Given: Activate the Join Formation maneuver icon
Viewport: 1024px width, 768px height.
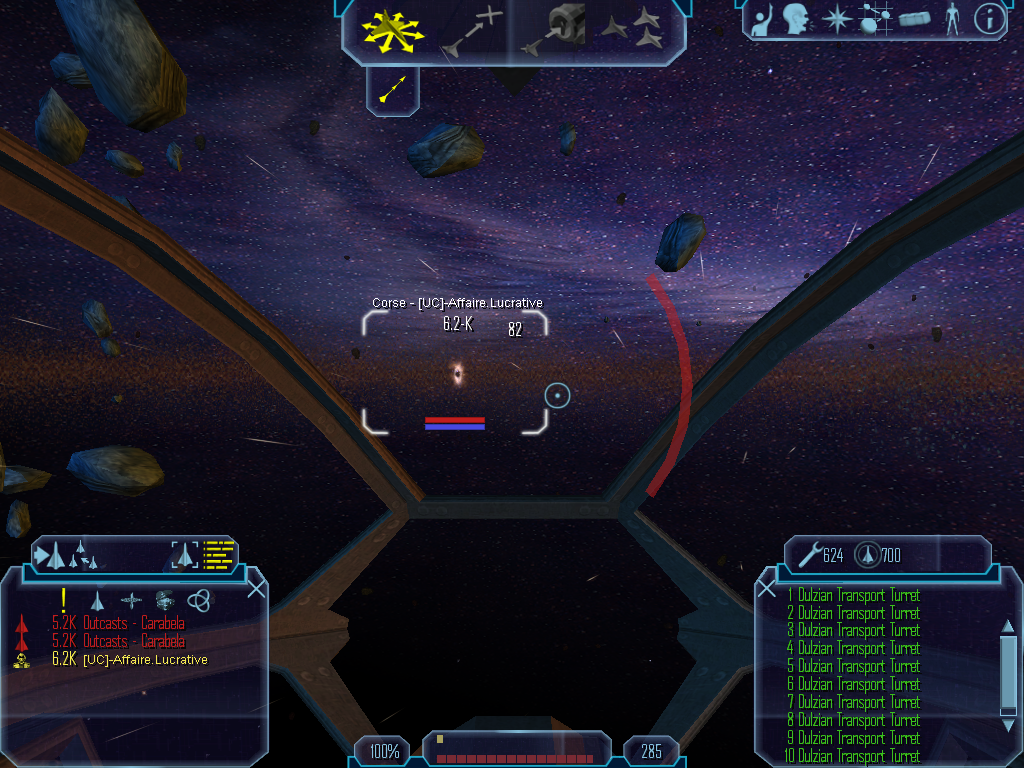Looking at the screenshot, I should [x=635, y=29].
